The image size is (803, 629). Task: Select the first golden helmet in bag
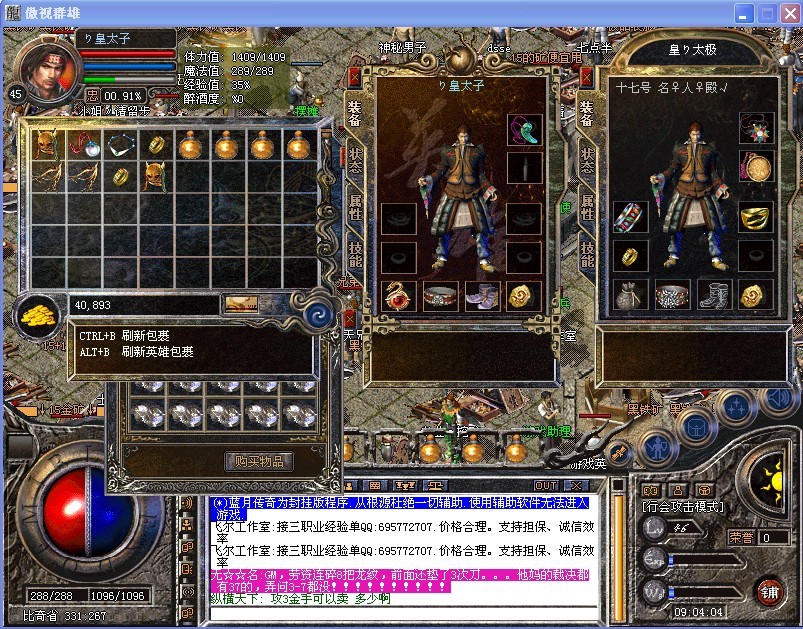(x=45, y=146)
